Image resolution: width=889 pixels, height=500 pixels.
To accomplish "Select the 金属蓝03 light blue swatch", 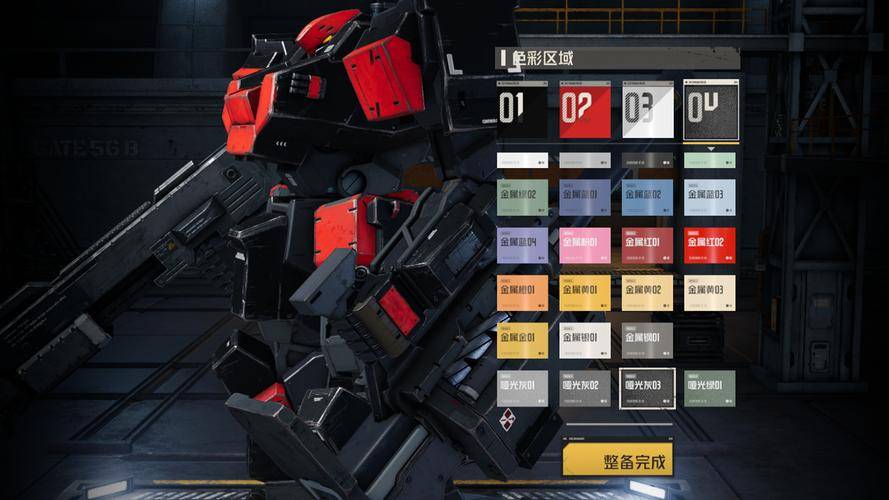I will (x=710, y=197).
